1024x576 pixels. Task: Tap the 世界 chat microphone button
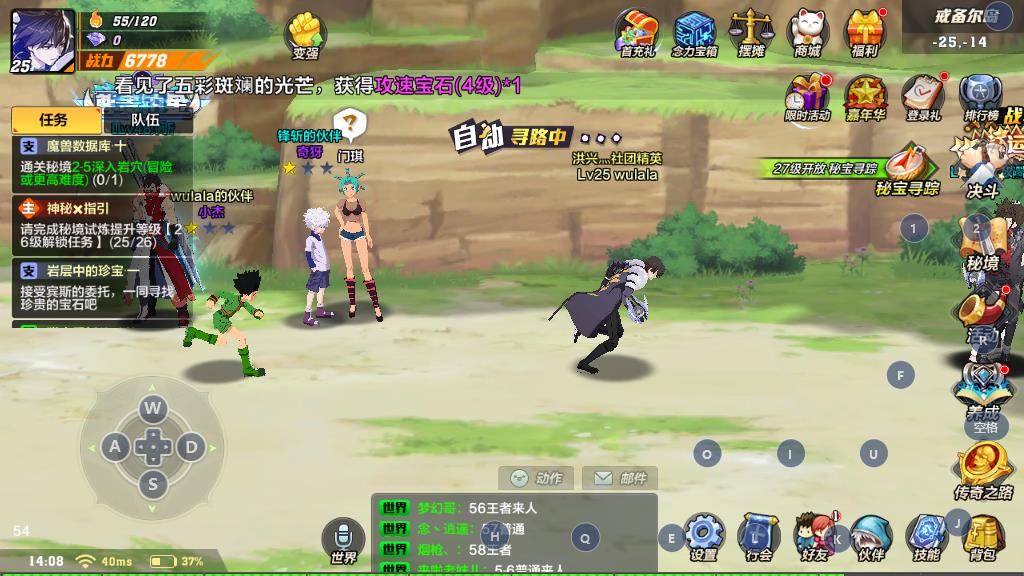(343, 540)
